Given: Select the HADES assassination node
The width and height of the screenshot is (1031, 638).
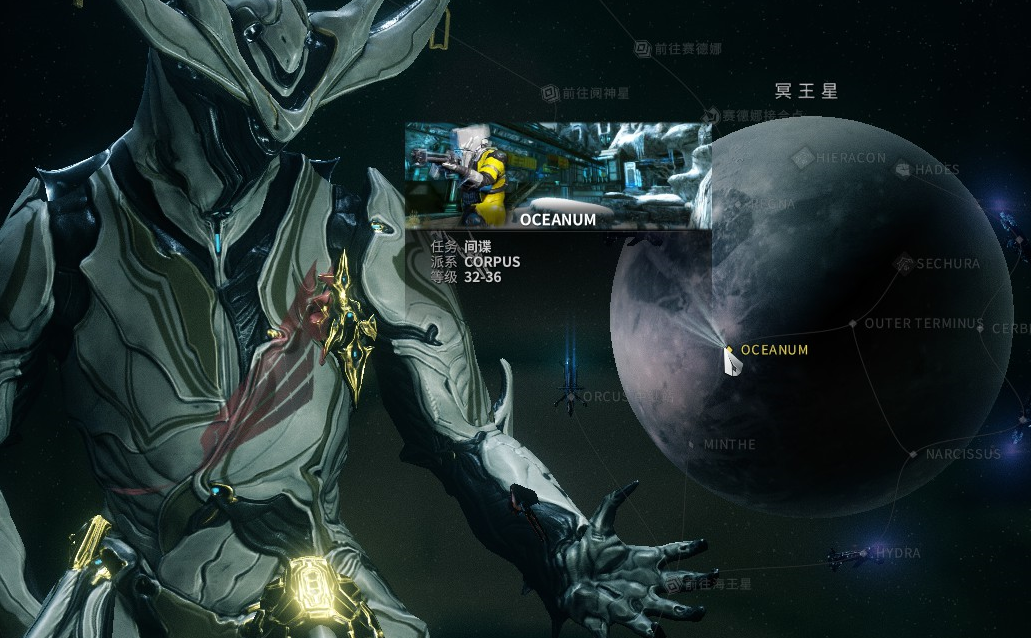Looking at the screenshot, I should coord(904,170).
